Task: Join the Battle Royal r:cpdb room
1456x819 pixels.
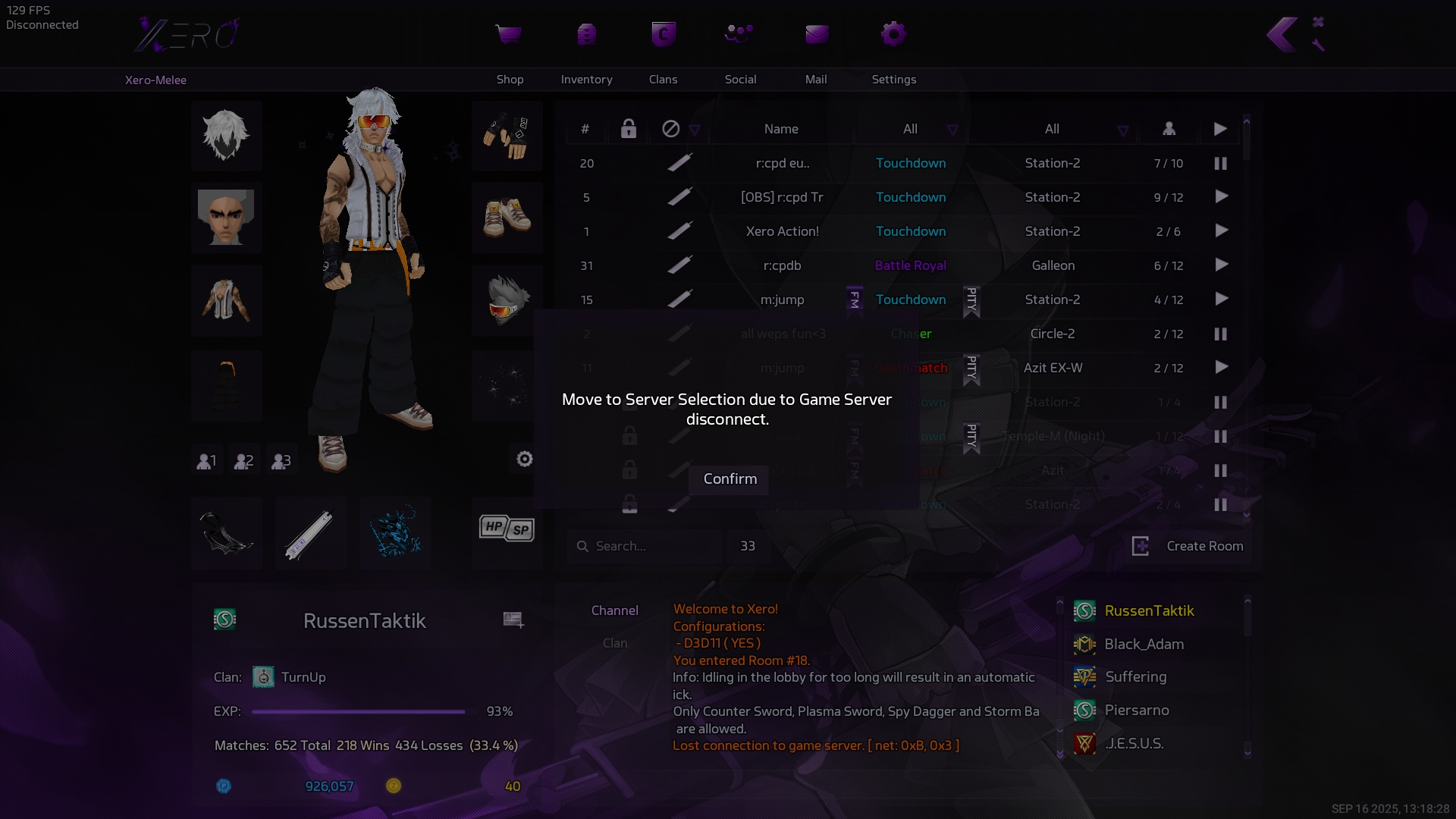Action: click(x=1221, y=265)
